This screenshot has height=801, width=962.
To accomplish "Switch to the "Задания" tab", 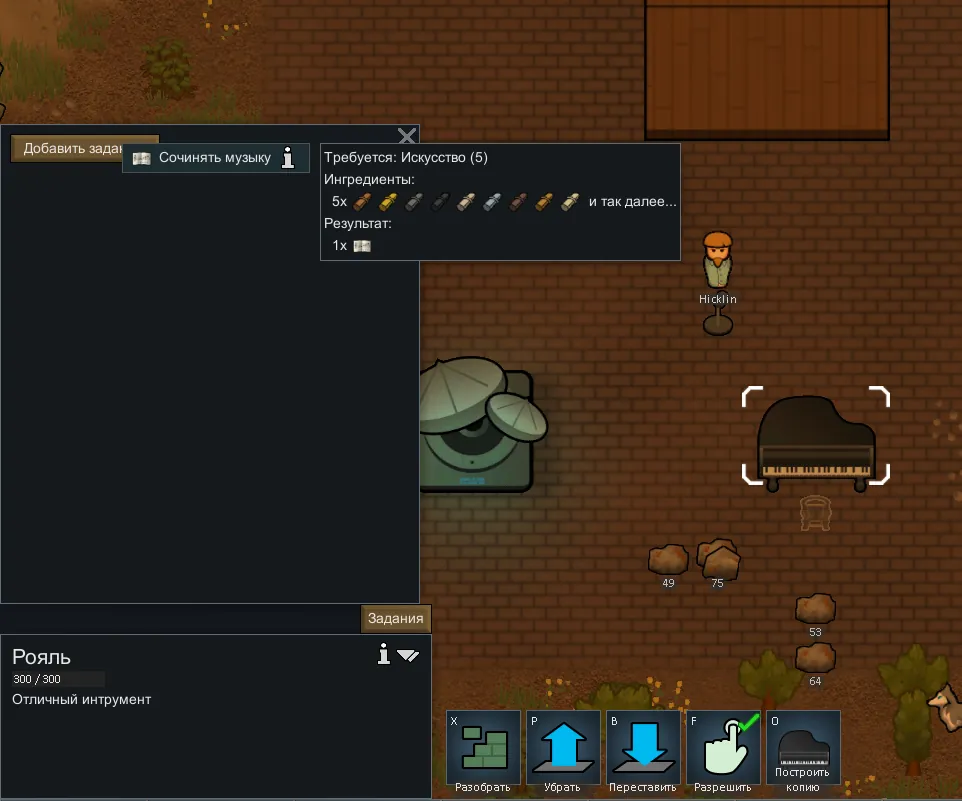I will [396, 618].
